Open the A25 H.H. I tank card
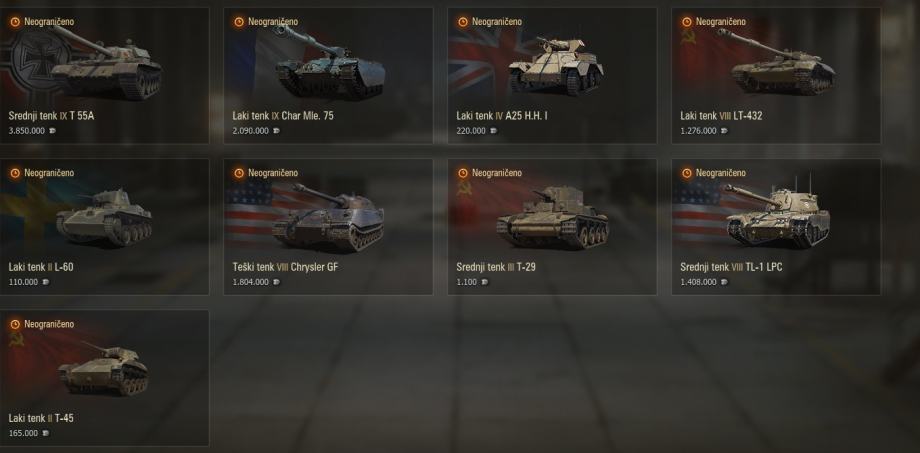 click(x=552, y=76)
